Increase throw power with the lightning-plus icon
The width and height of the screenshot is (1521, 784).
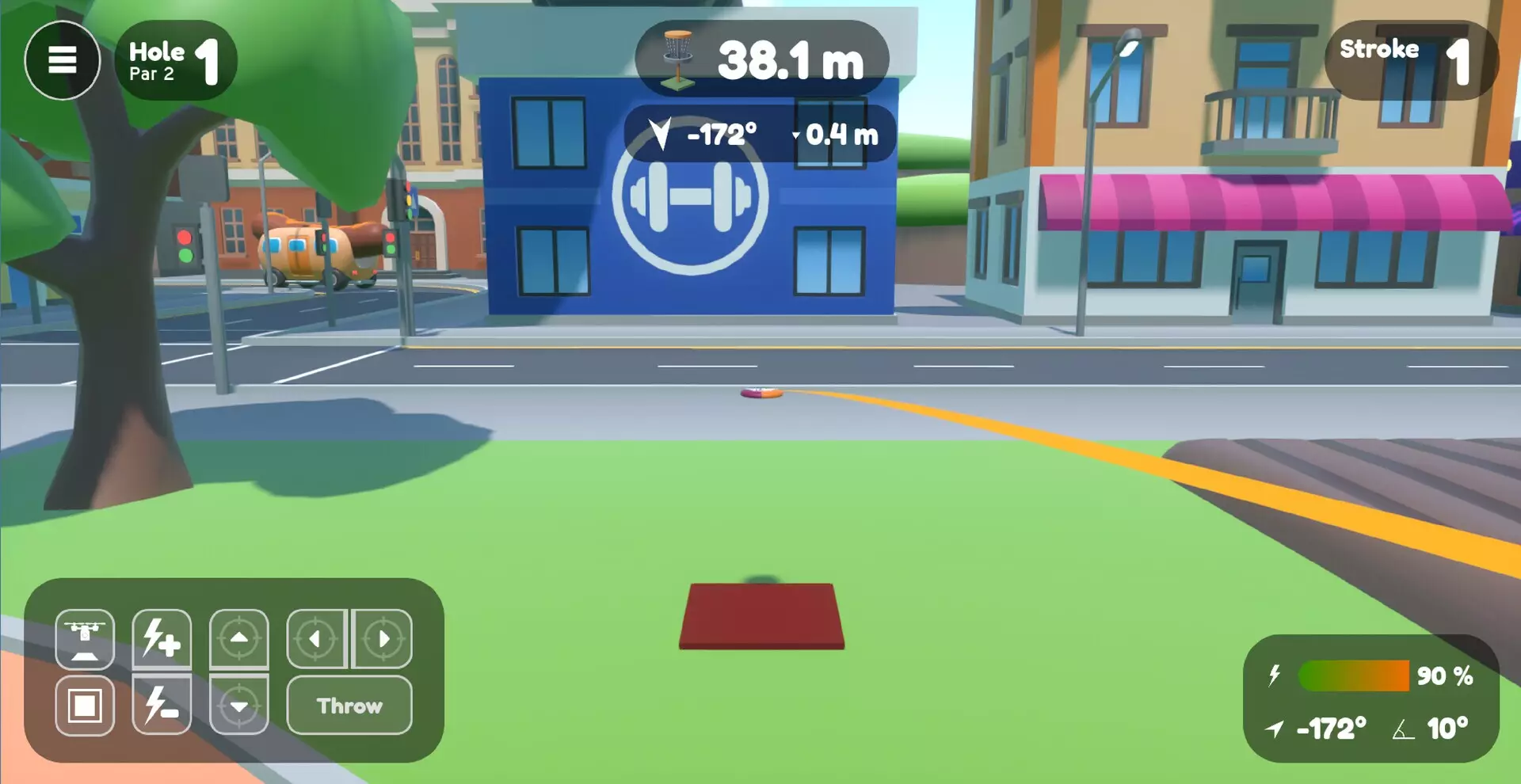[162, 640]
